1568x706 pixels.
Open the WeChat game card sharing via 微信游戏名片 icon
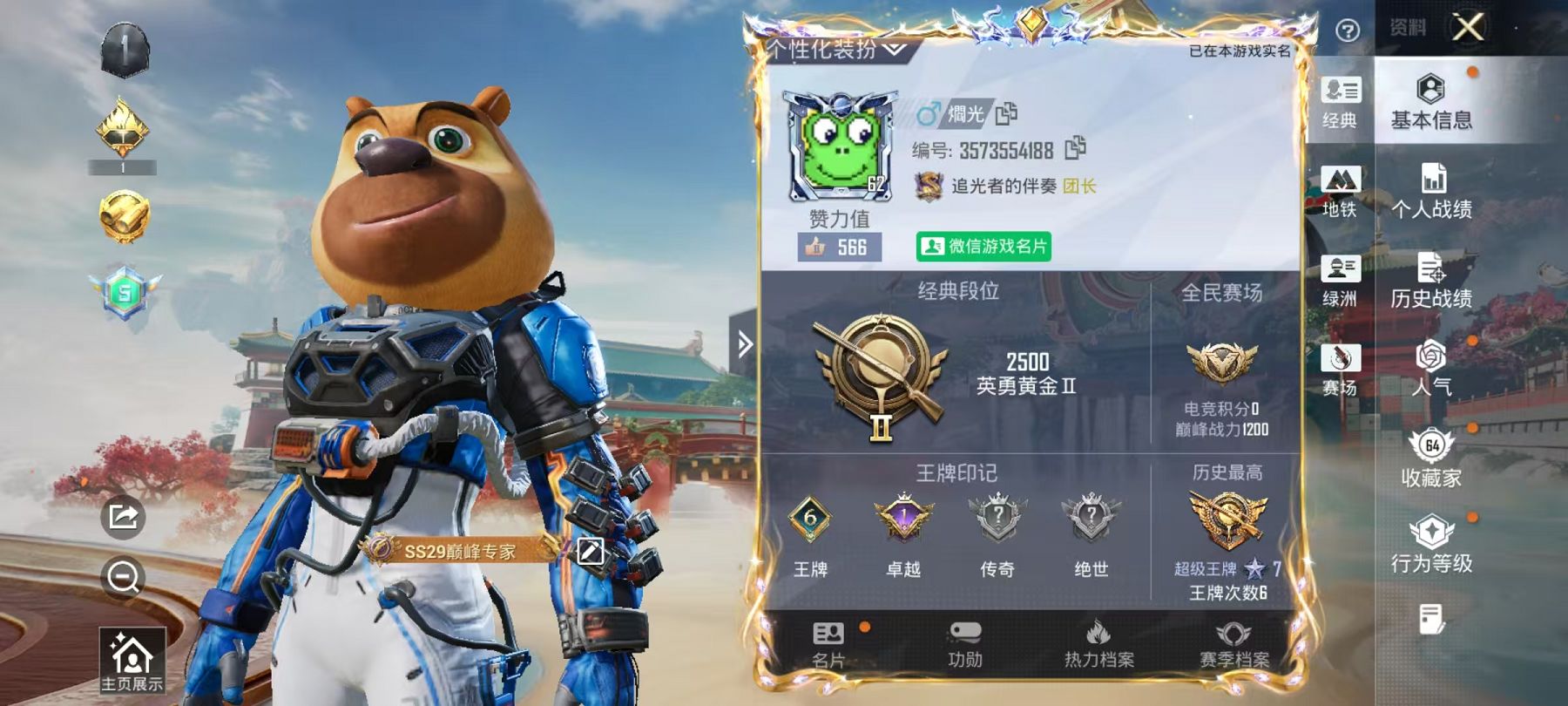983,248
